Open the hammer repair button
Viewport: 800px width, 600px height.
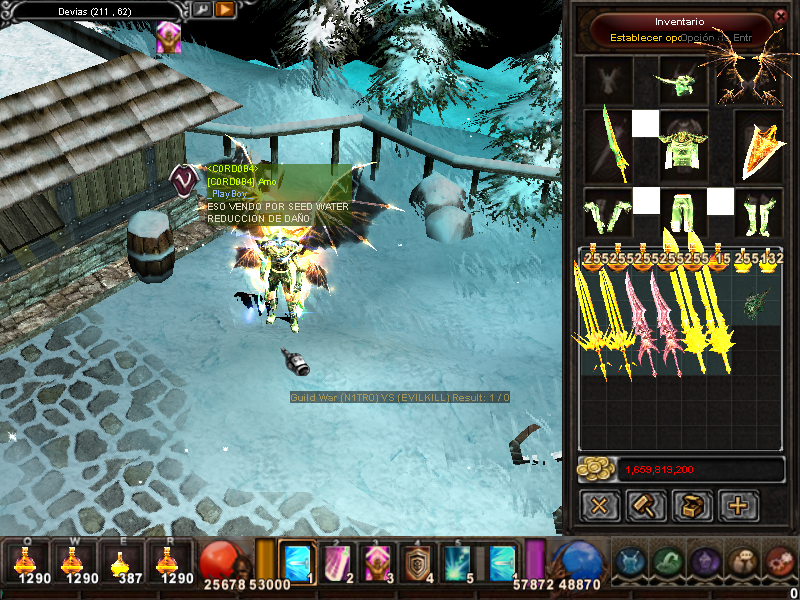(x=646, y=505)
